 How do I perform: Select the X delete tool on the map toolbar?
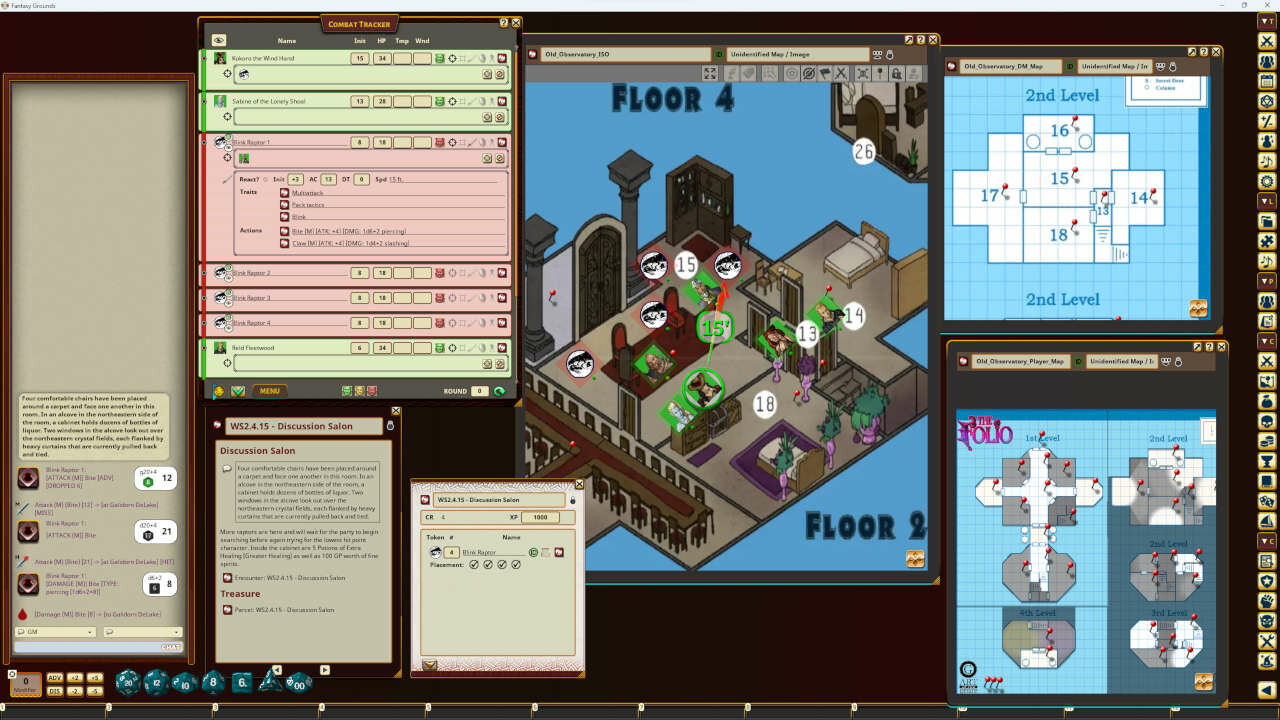pos(839,72)
